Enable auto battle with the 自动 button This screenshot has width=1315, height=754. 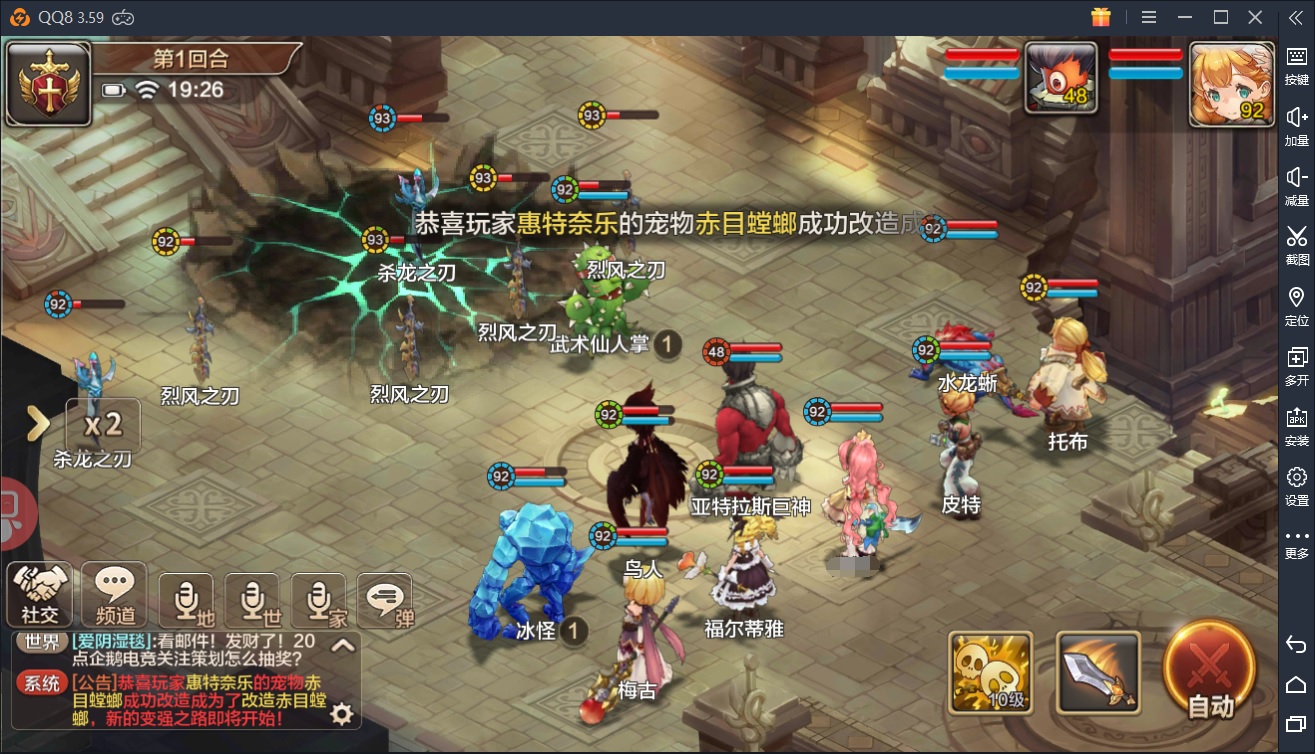1210,670
